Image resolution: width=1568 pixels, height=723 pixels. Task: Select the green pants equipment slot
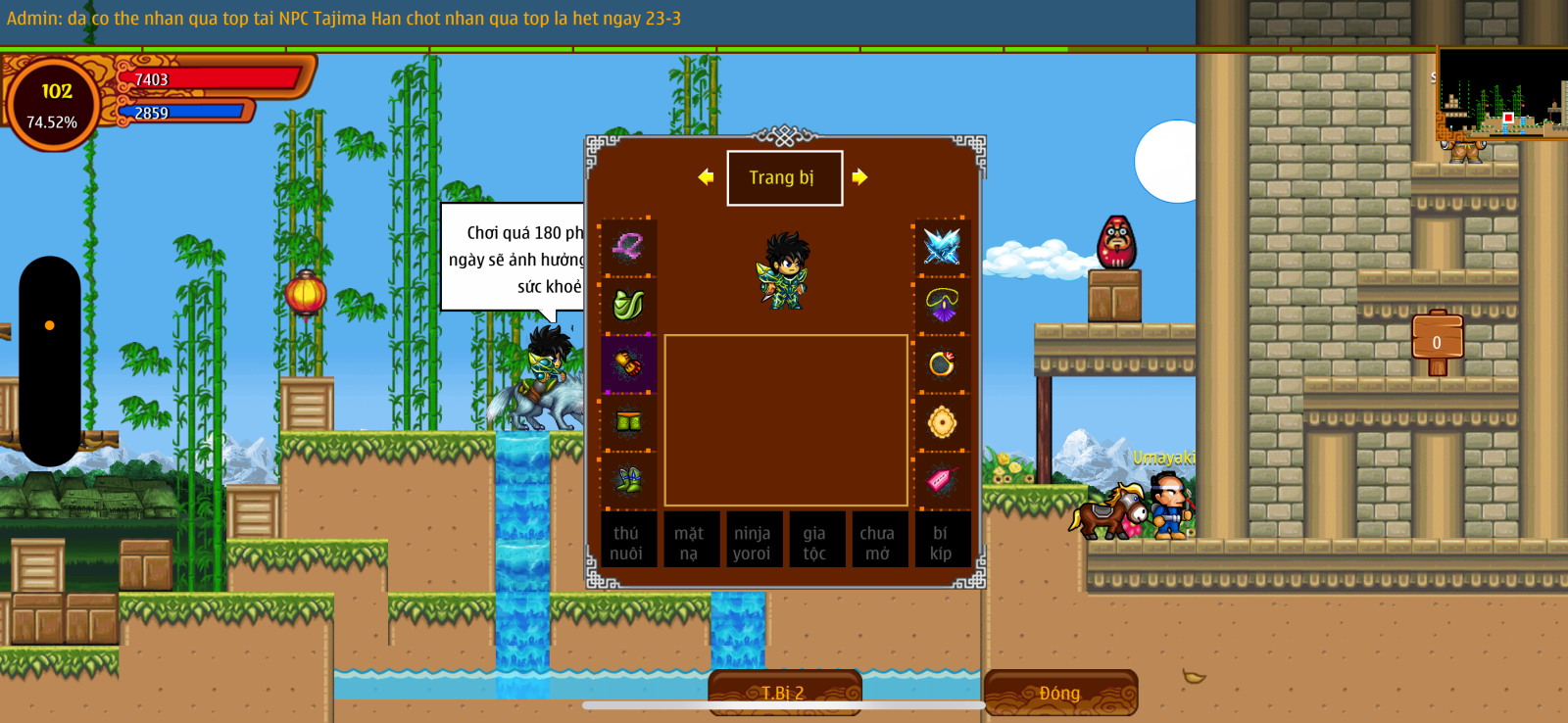coord(628,422)
